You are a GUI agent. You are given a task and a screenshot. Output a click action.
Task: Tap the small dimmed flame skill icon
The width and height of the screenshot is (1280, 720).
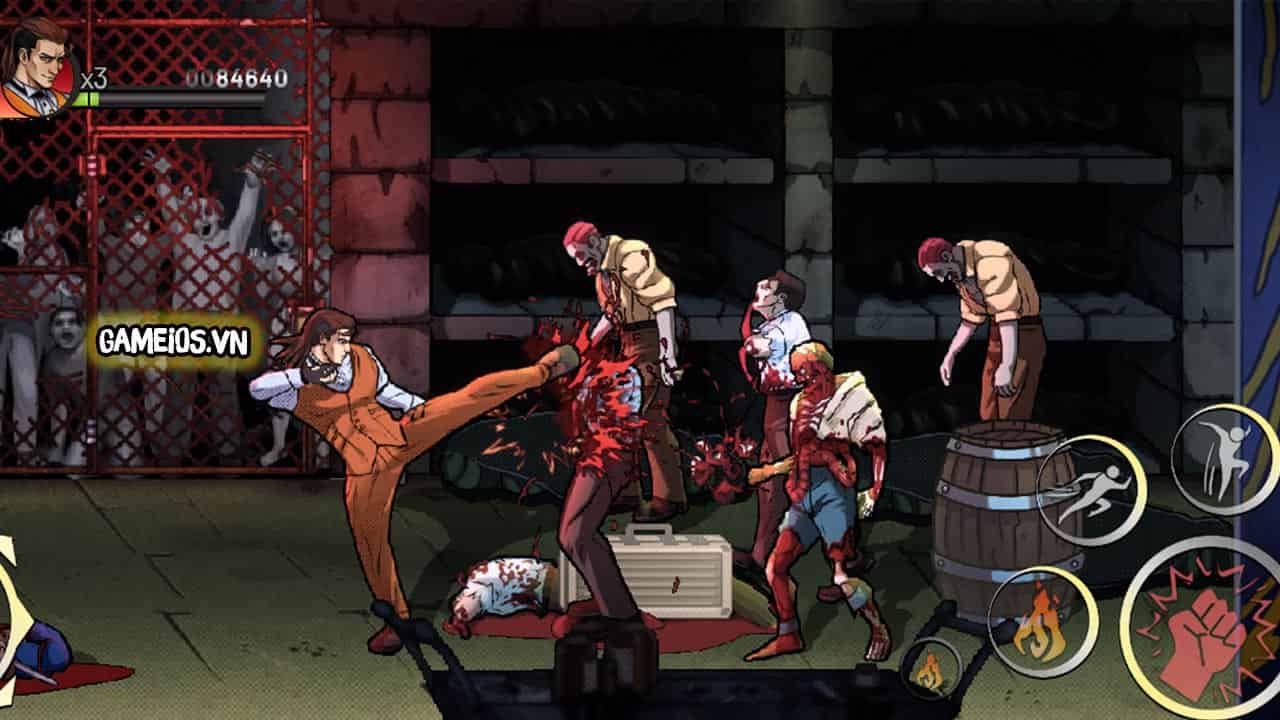click(x=932, y=668)
